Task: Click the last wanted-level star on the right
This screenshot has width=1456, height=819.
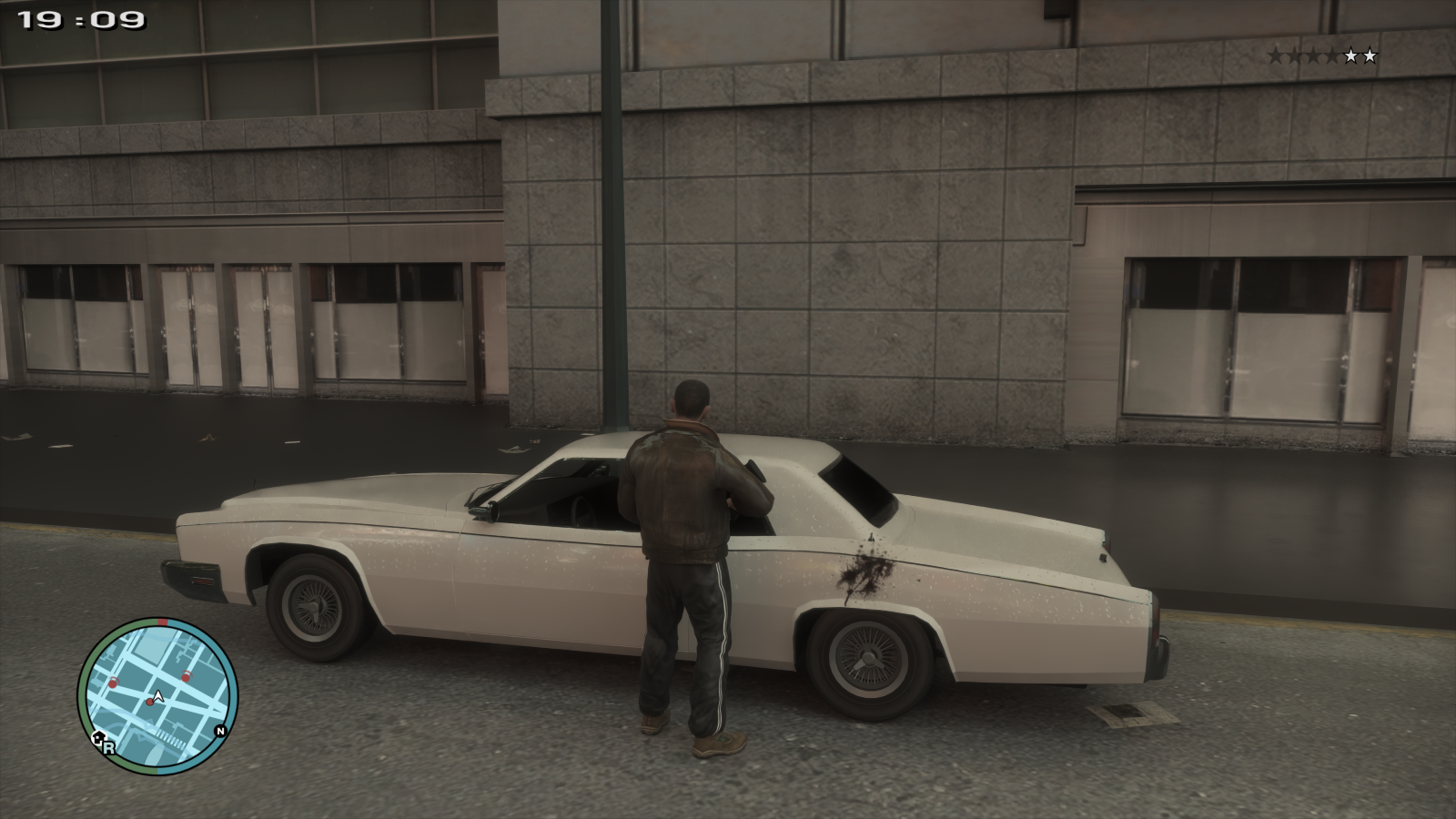Action: 1370,56
